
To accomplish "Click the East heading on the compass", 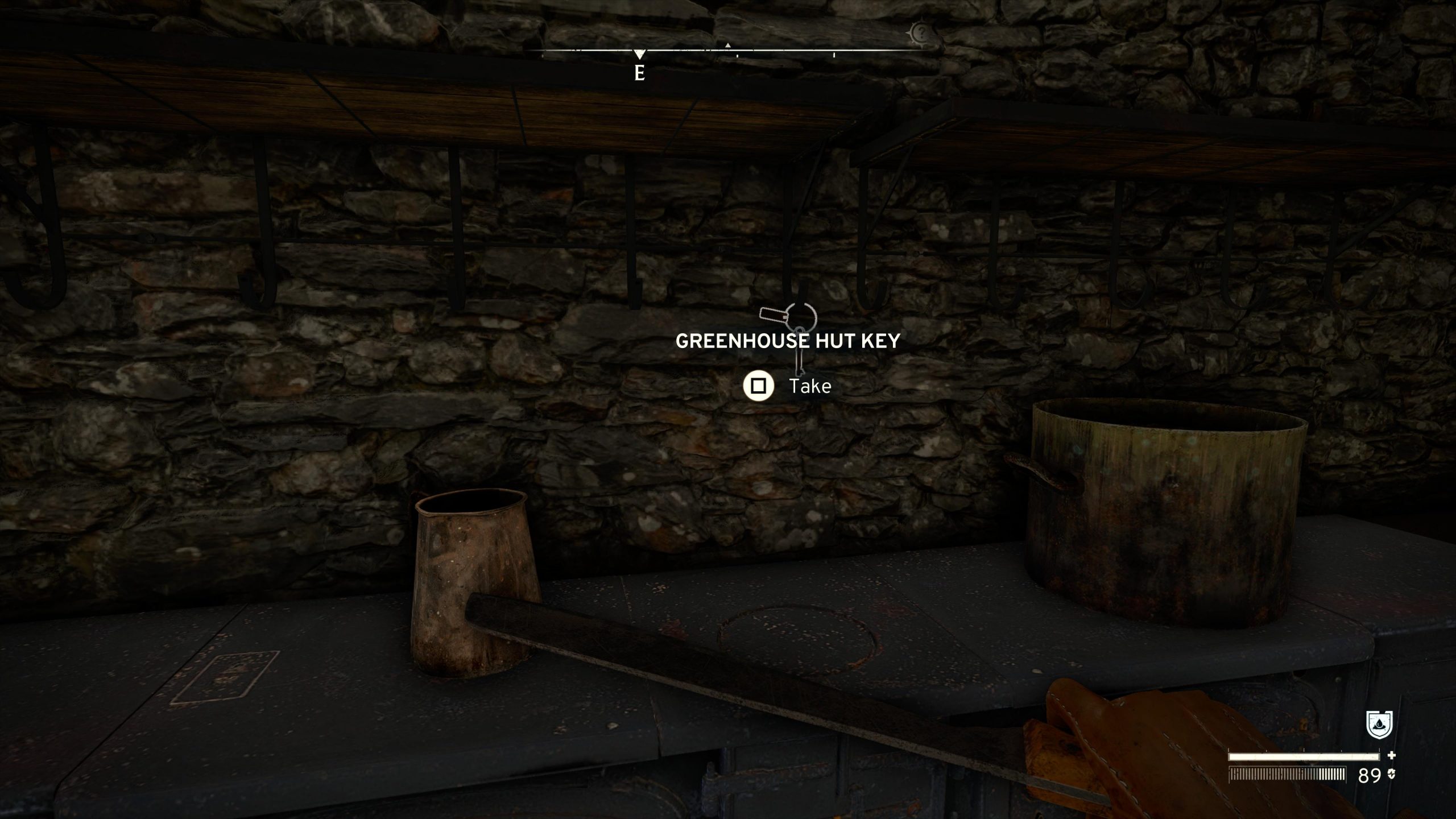I will (640, 73).
